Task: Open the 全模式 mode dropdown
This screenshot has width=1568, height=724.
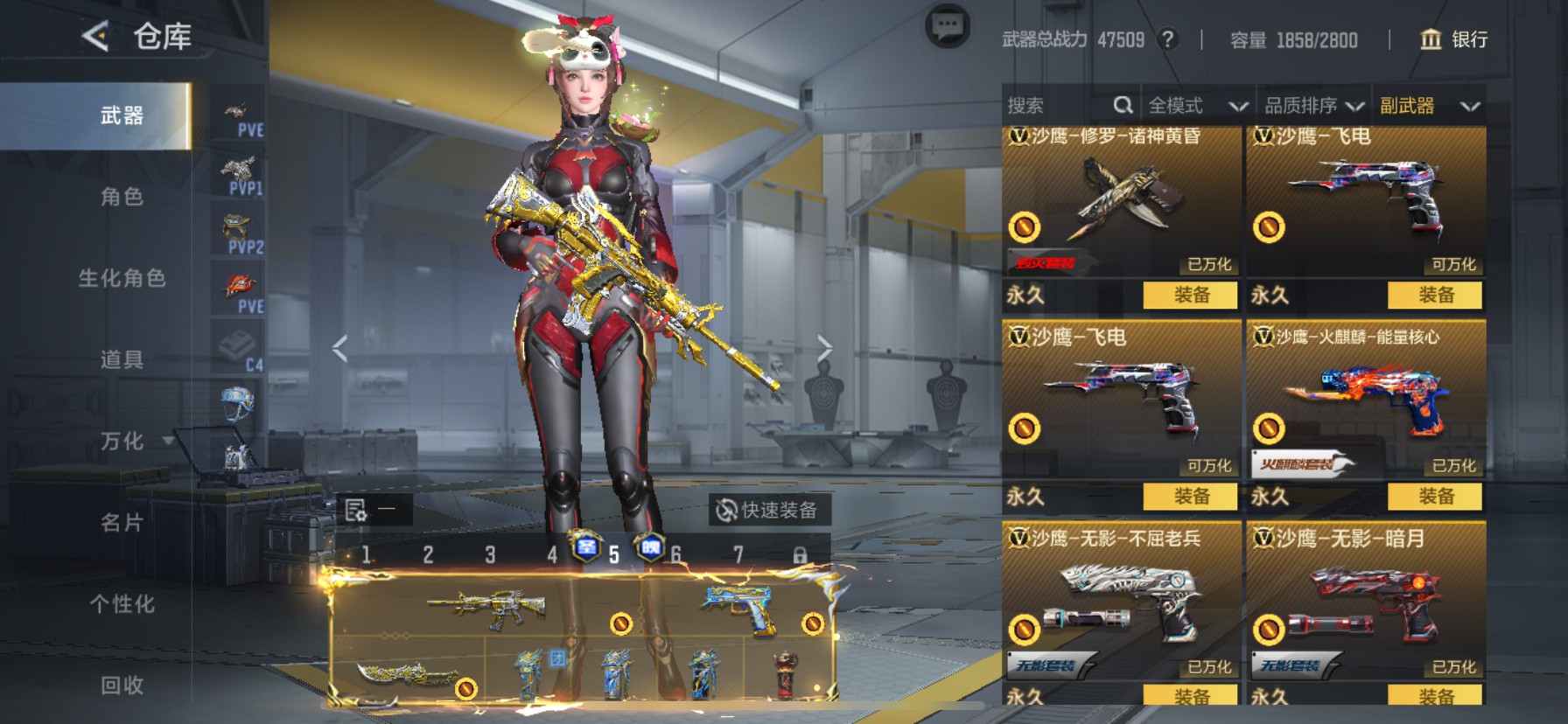Action: (1197, 106)
